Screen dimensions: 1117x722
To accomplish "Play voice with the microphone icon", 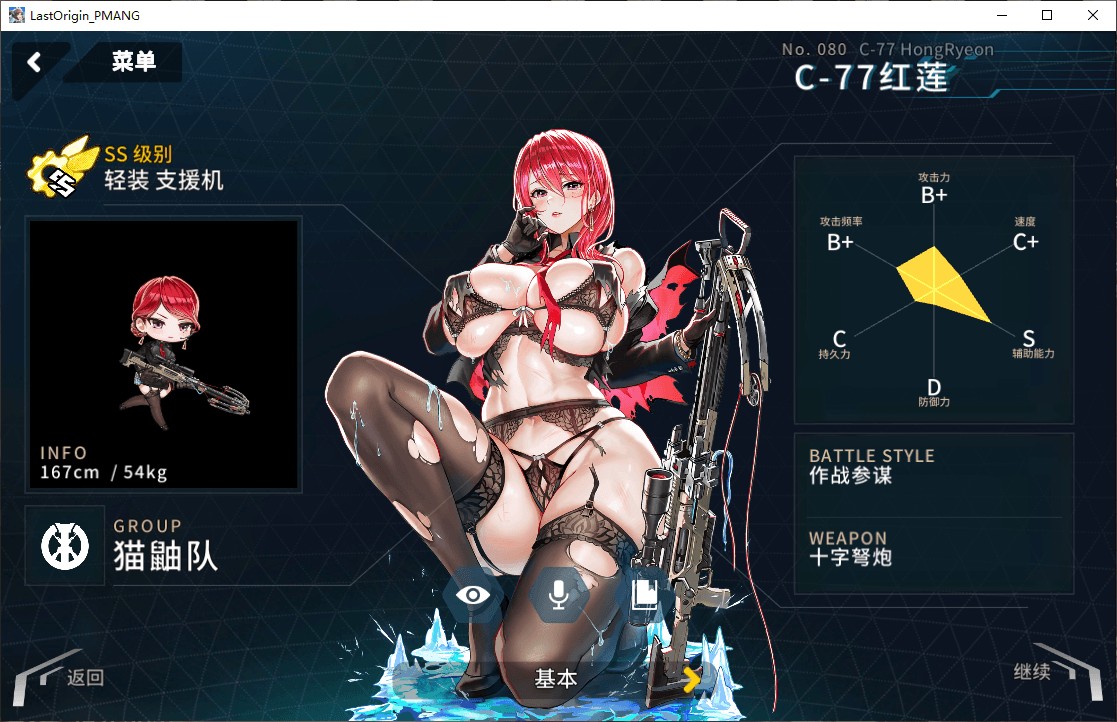I will 558,595.
